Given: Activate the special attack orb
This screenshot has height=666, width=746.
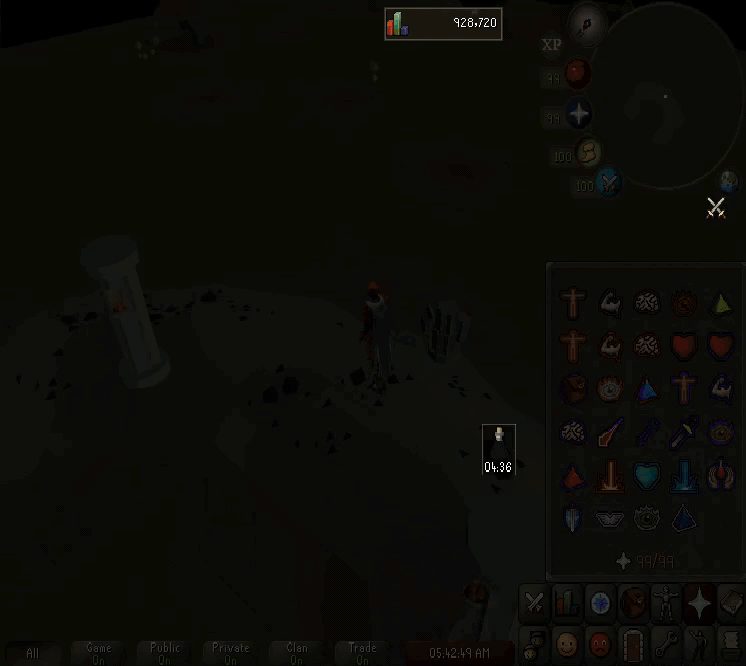Looking at the screenshot, I should [609, 183].
